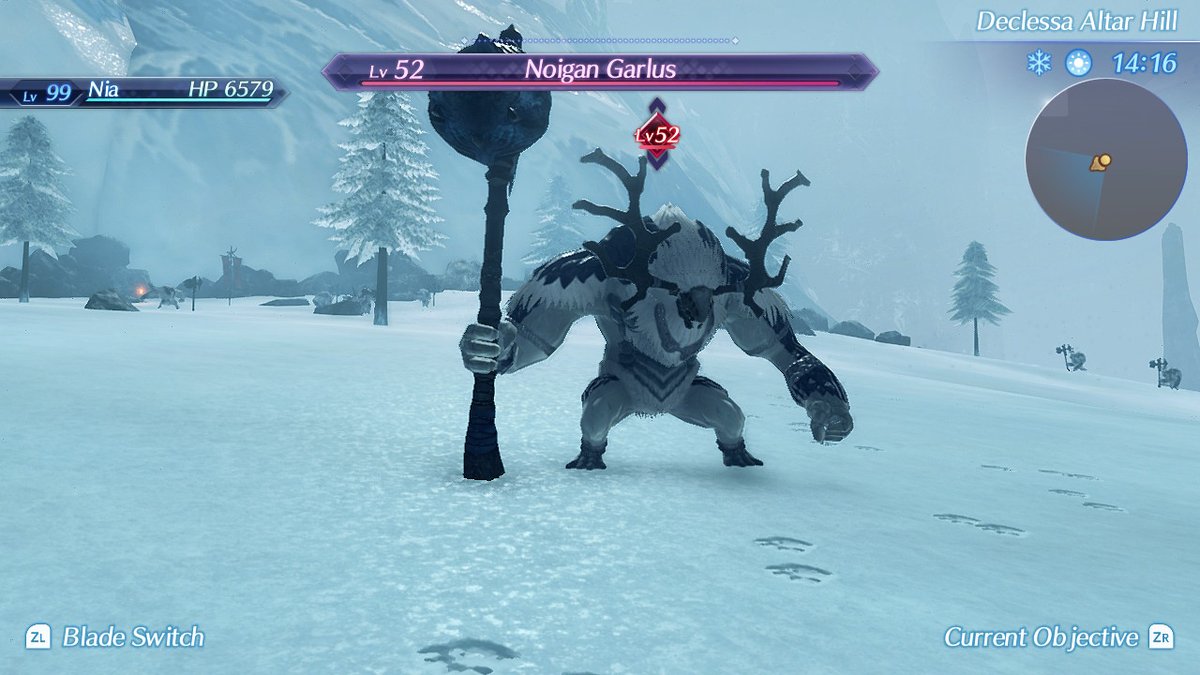Click the snowflake weather icon
This screenshot has width=1200, height=675.
[1040, 64]
